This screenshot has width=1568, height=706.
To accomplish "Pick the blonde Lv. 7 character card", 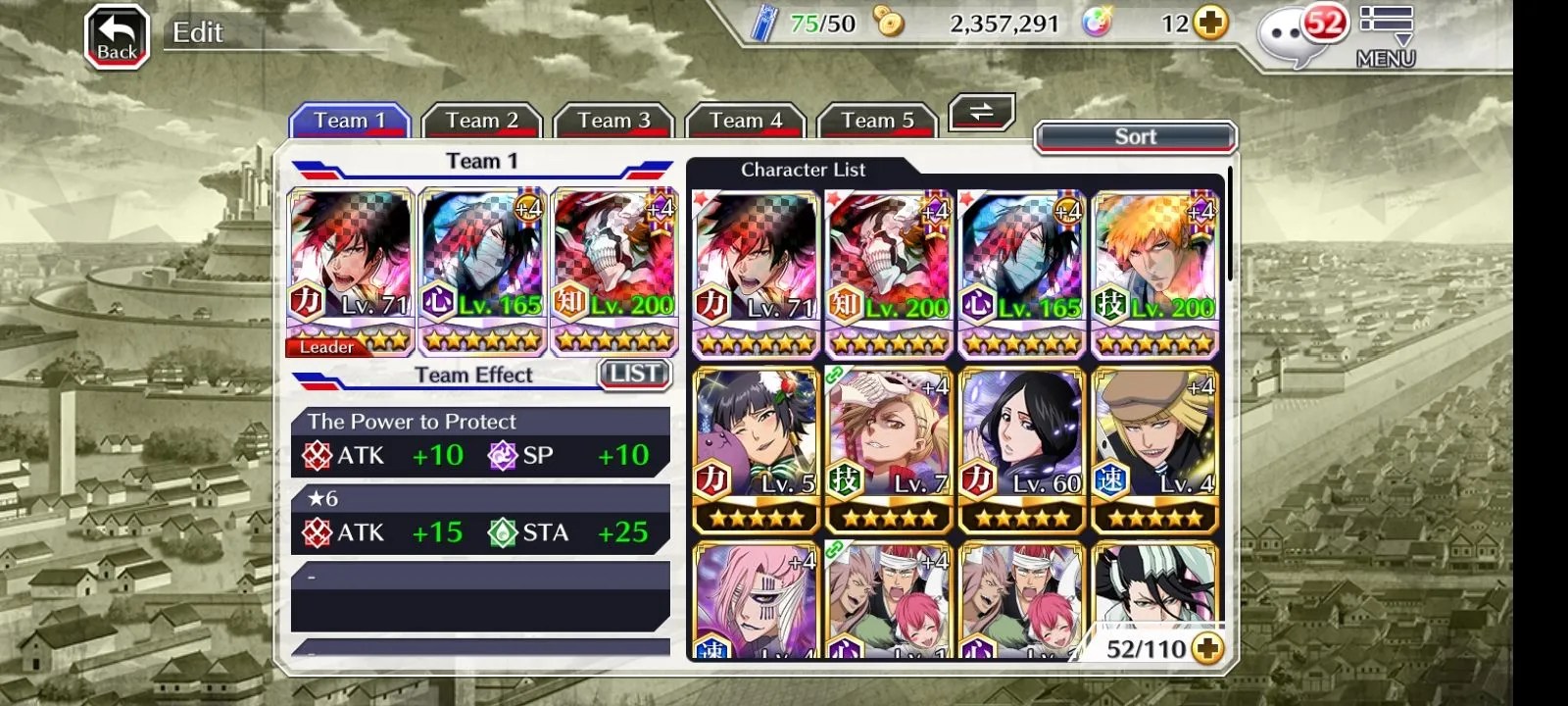I will [889, 447].
